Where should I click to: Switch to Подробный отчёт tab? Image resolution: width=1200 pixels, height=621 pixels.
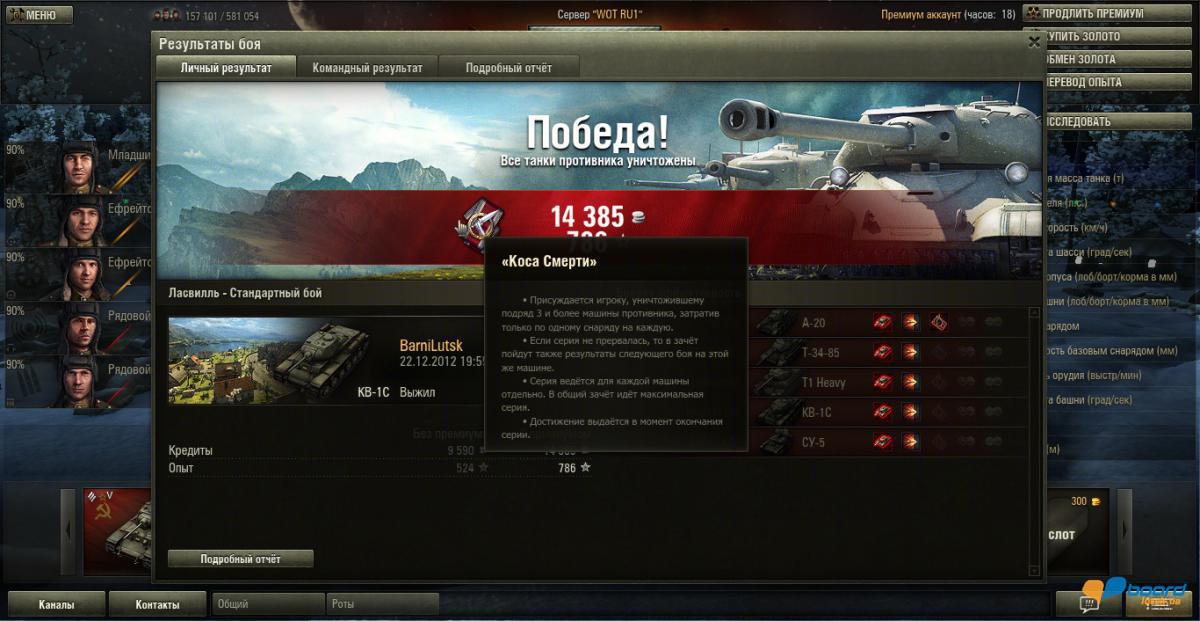pyautogui.click(x=509, y=68)
